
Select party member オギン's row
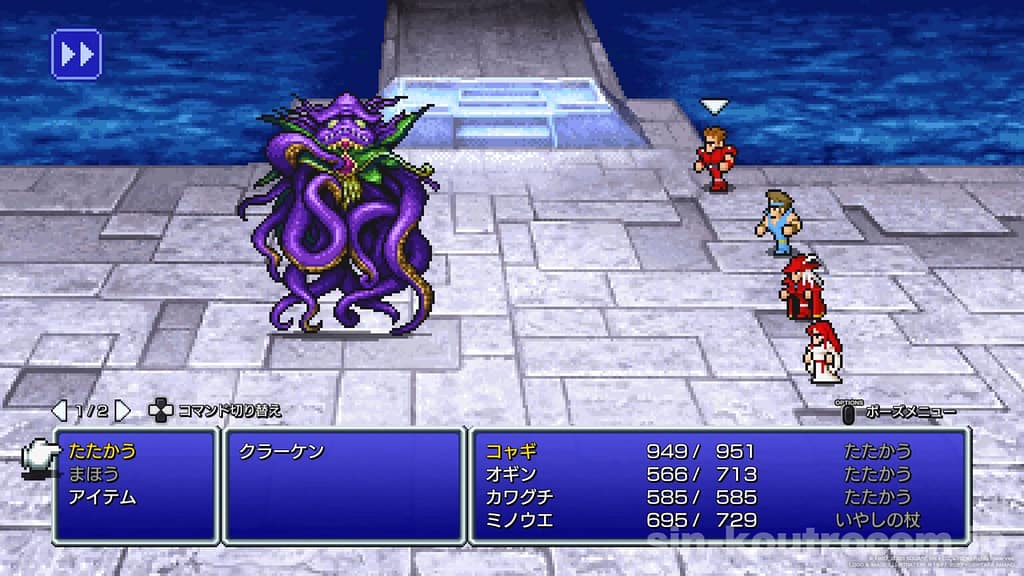tap(718, 474)
